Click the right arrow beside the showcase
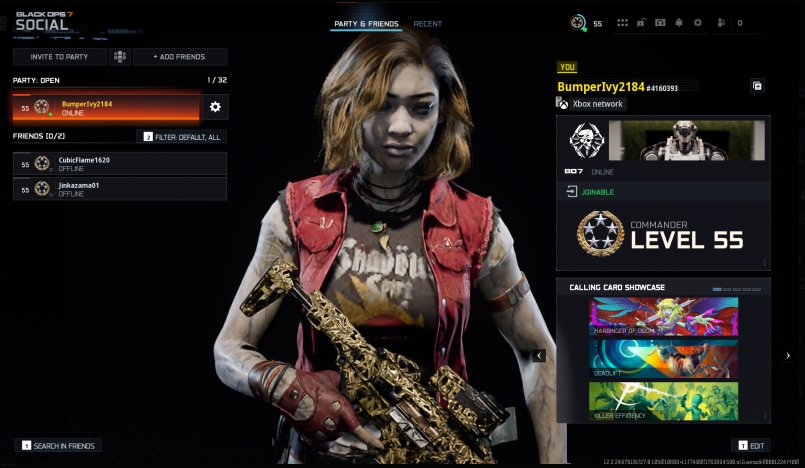Image resolution: width=805 pixels, height=468 pixels. click(x=788, y=355)
